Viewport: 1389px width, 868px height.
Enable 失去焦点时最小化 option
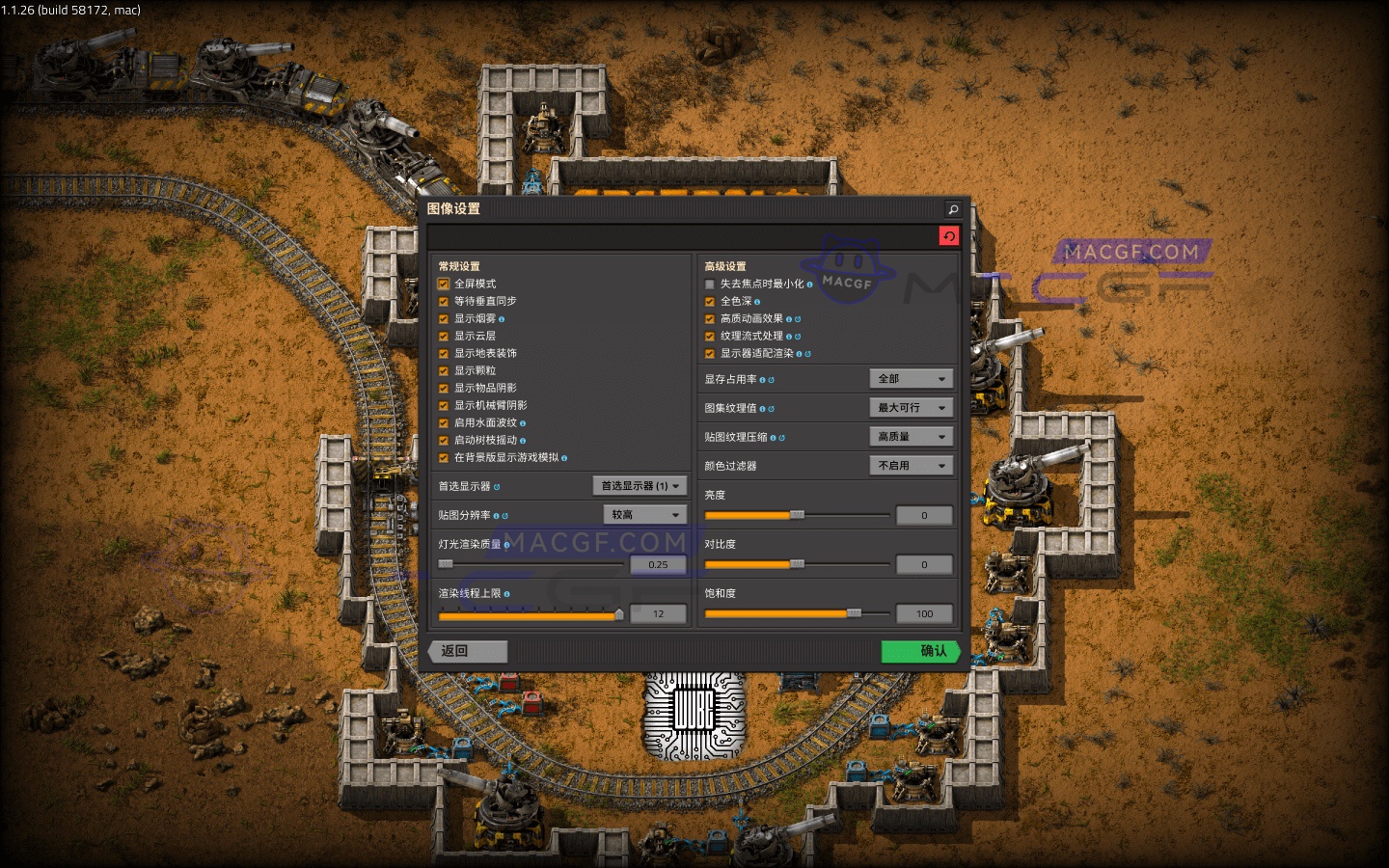(x=710, y=284)
